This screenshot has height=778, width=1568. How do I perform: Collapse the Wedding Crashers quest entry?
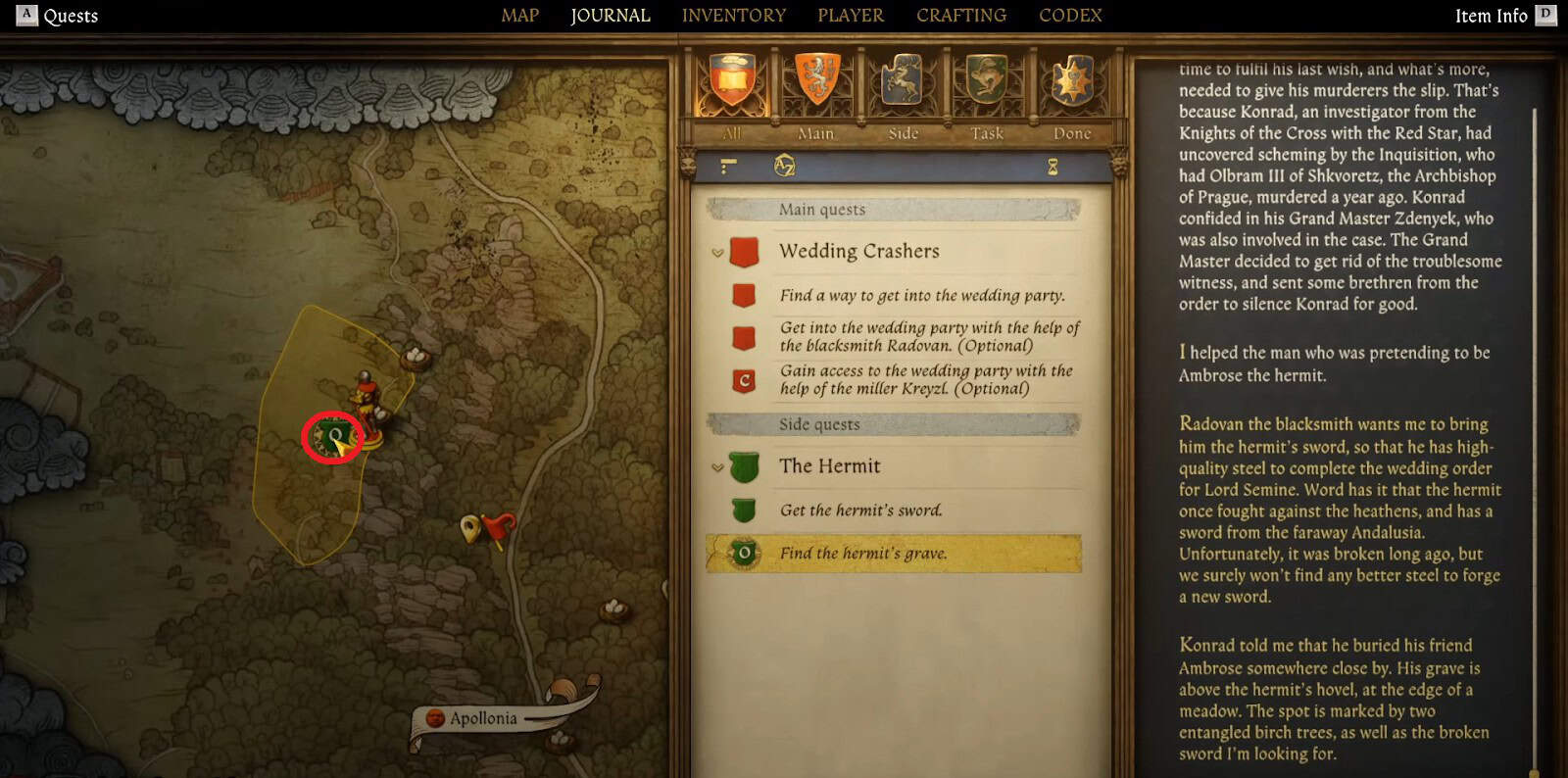(x=715, y=252)
